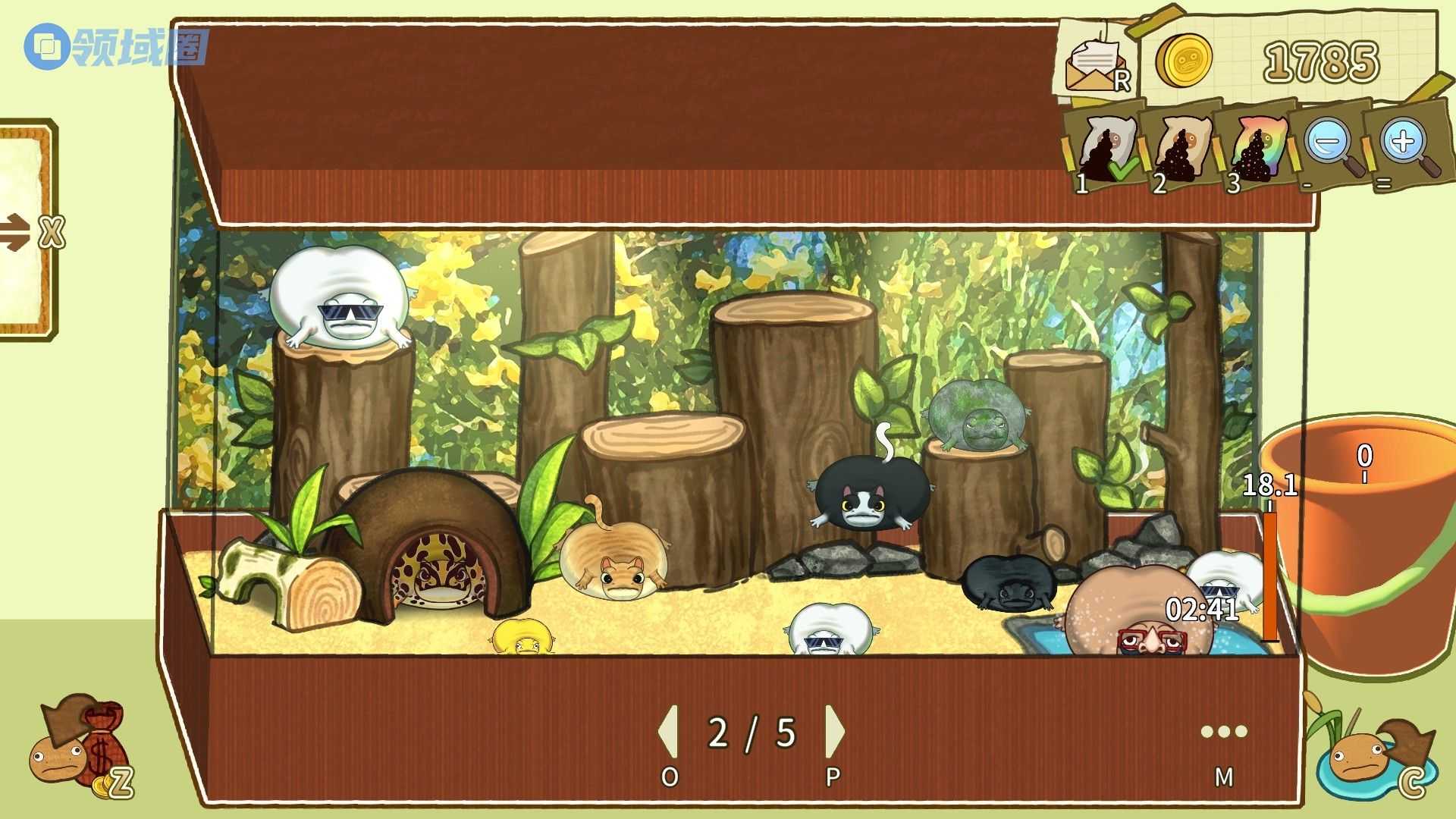Open the mail envelope icon
The height and width of the screenshot is (819, 1456).
pyautogui.click(x=1094, y=64)
